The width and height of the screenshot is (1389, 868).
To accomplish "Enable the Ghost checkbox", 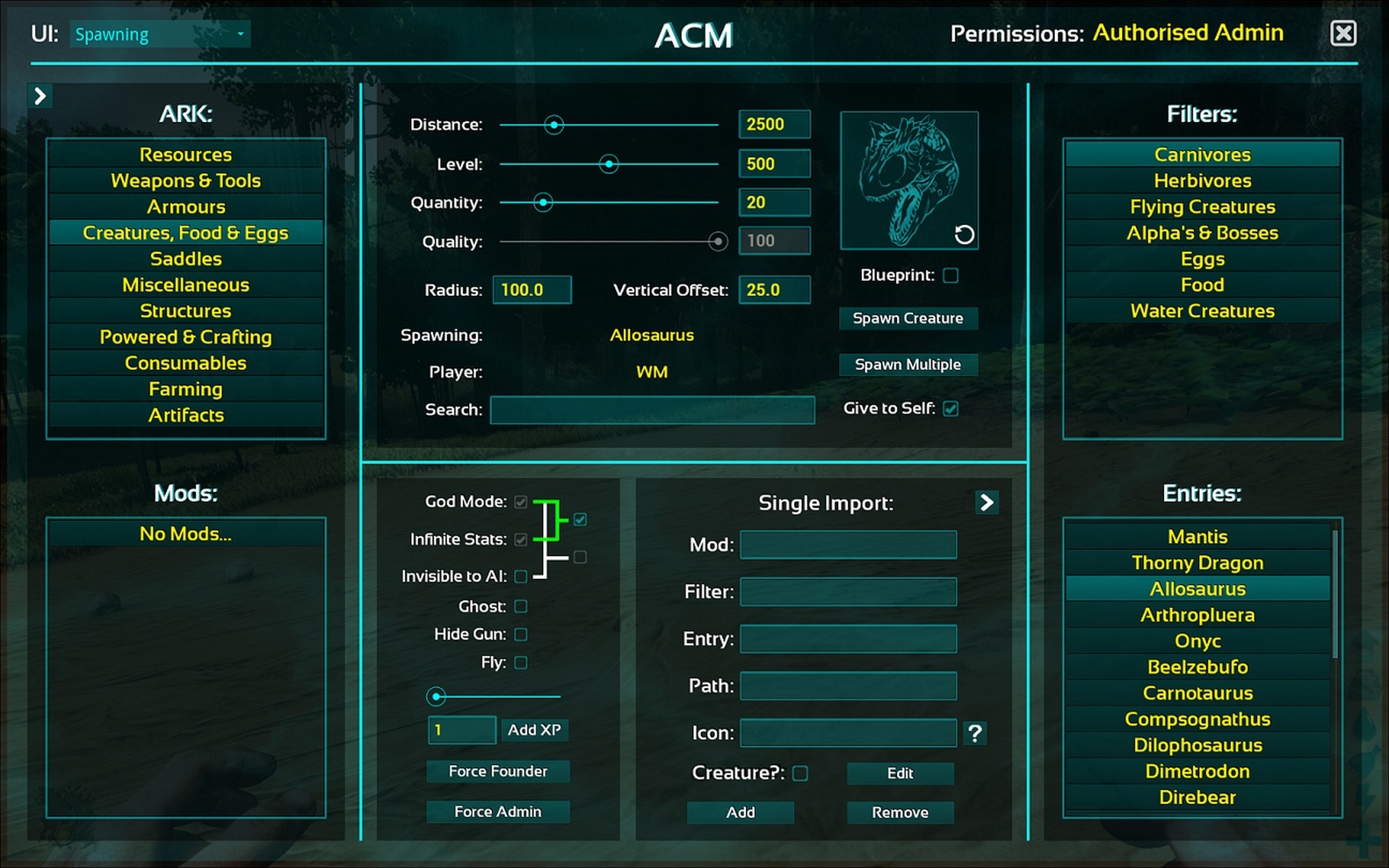I will (x=521, y=606).
